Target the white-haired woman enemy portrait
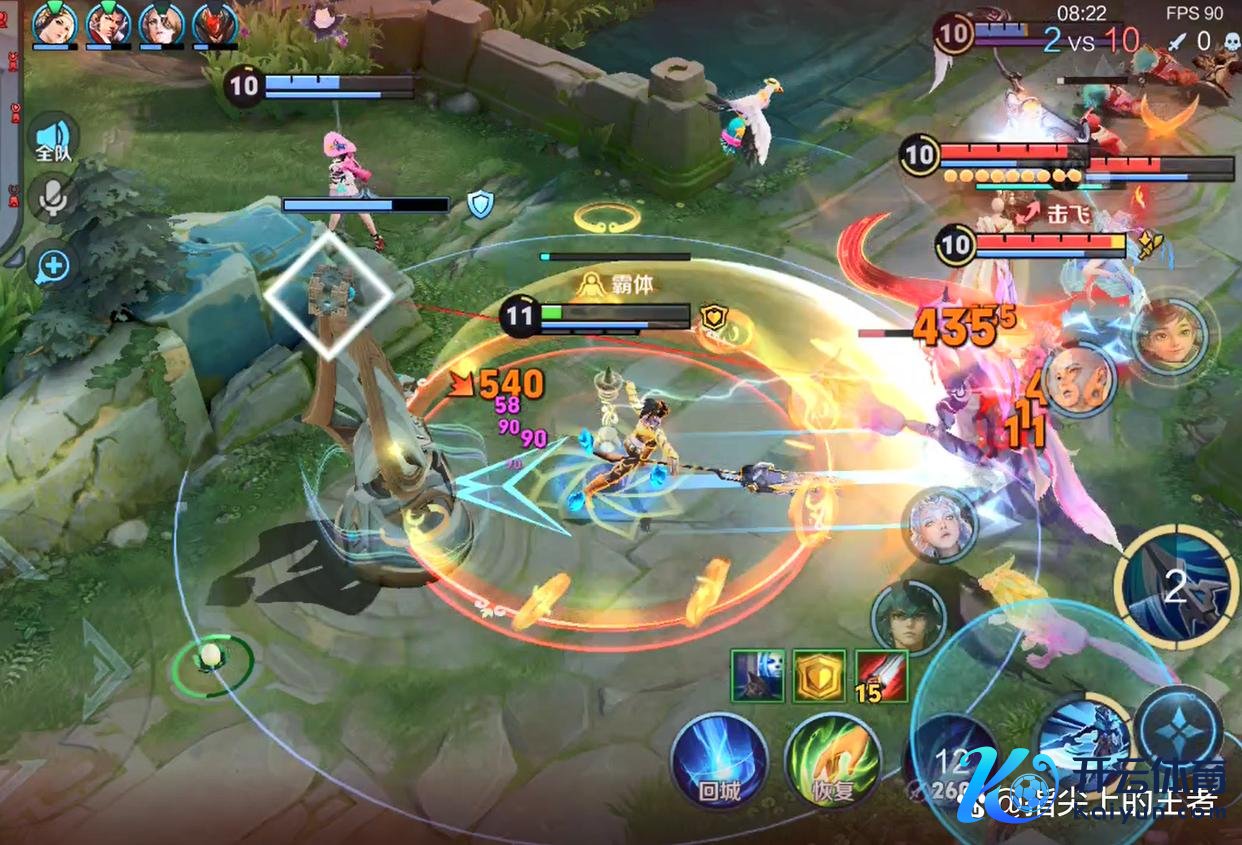 (x=939, y=525)
